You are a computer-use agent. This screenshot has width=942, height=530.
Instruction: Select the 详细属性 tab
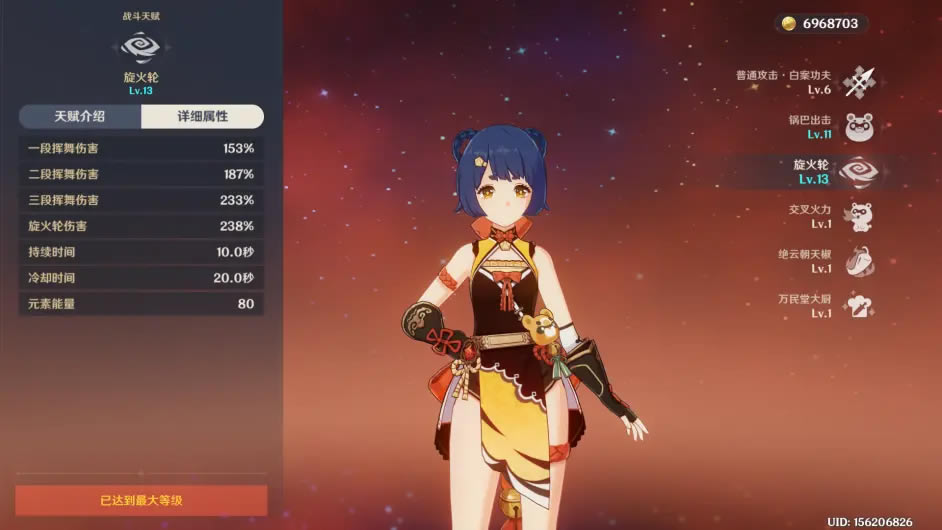[202, 117]
